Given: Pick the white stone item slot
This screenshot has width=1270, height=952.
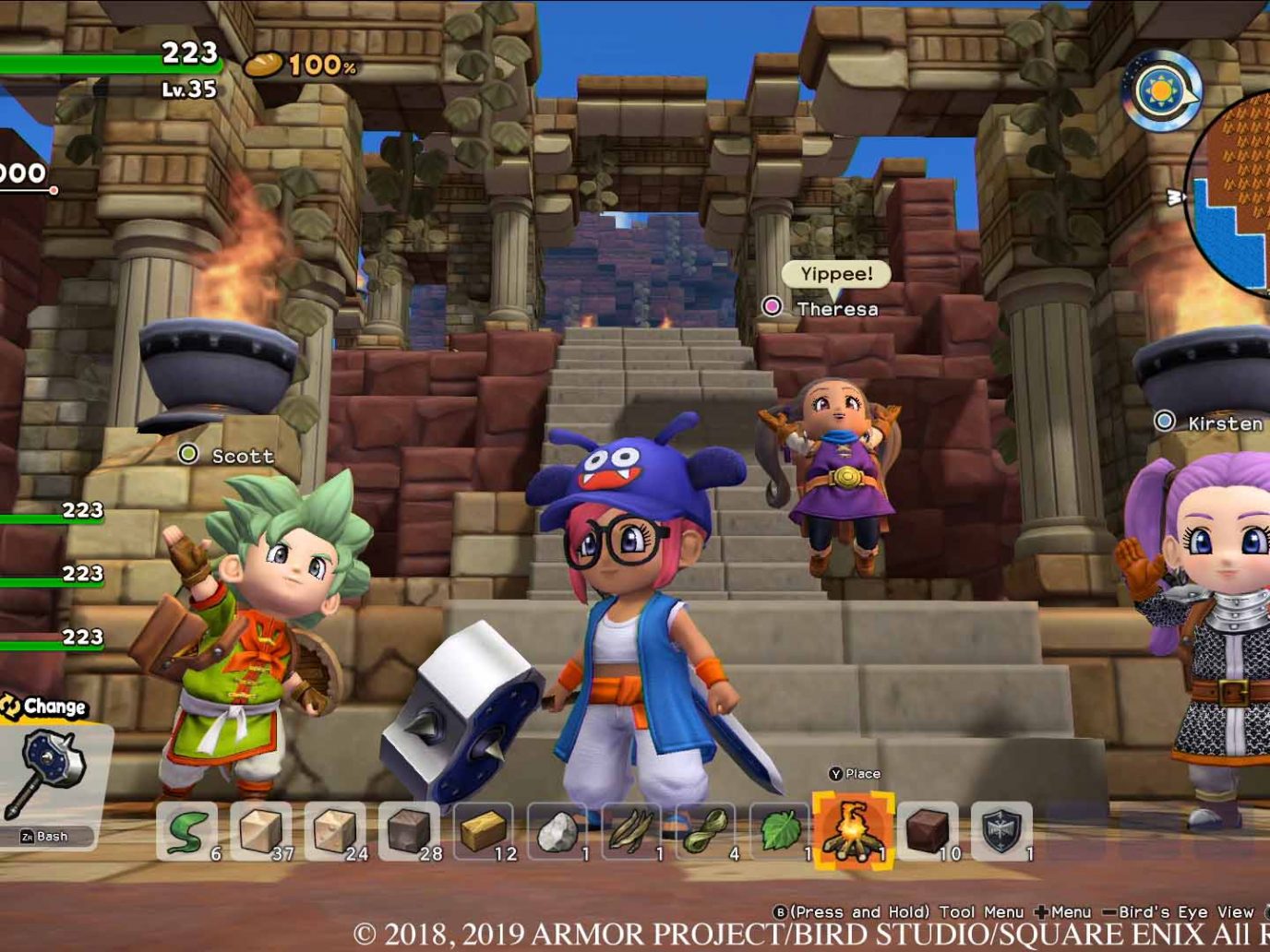Looking at the screenshot, I should tap(557, 831).
